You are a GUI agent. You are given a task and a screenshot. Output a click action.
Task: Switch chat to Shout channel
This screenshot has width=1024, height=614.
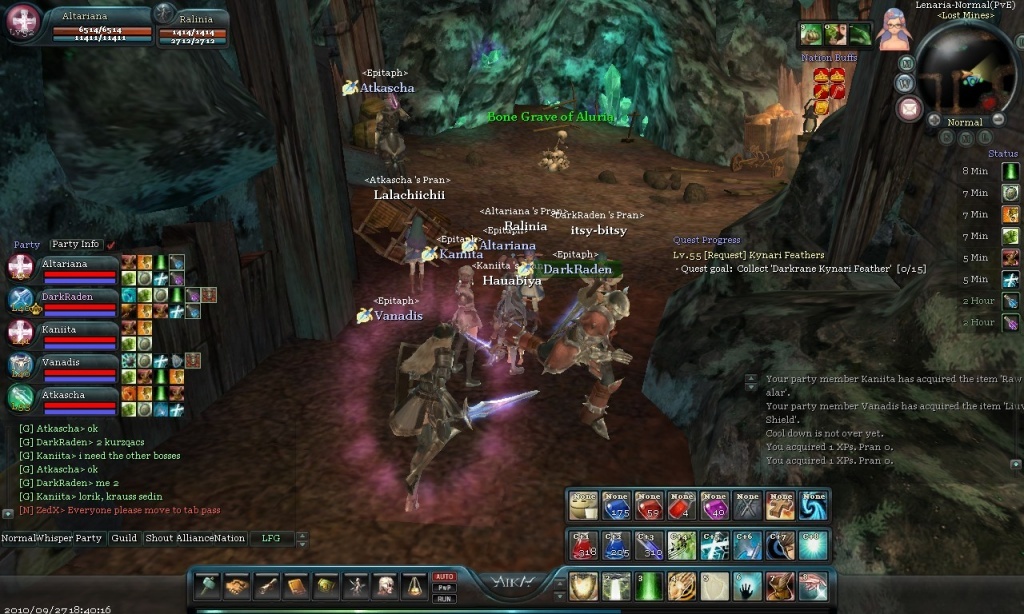coord(160,538)
